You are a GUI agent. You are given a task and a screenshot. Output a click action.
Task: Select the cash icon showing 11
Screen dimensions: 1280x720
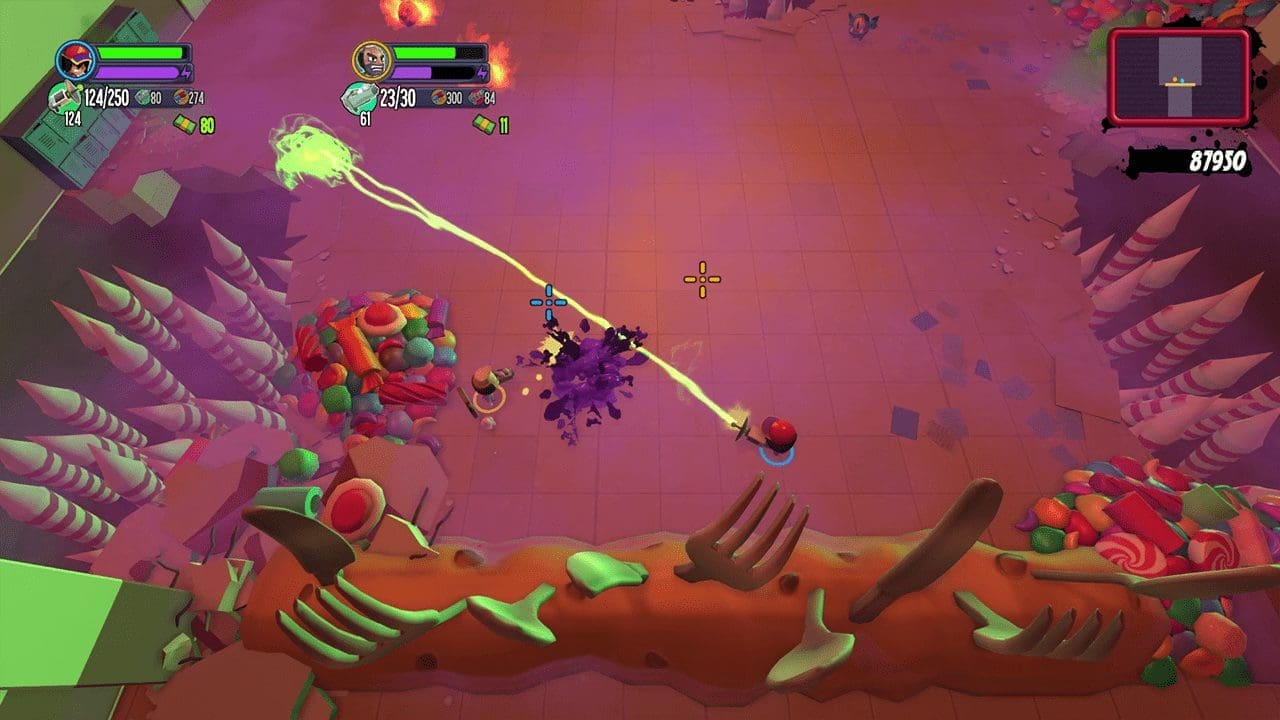click(485, 123)
